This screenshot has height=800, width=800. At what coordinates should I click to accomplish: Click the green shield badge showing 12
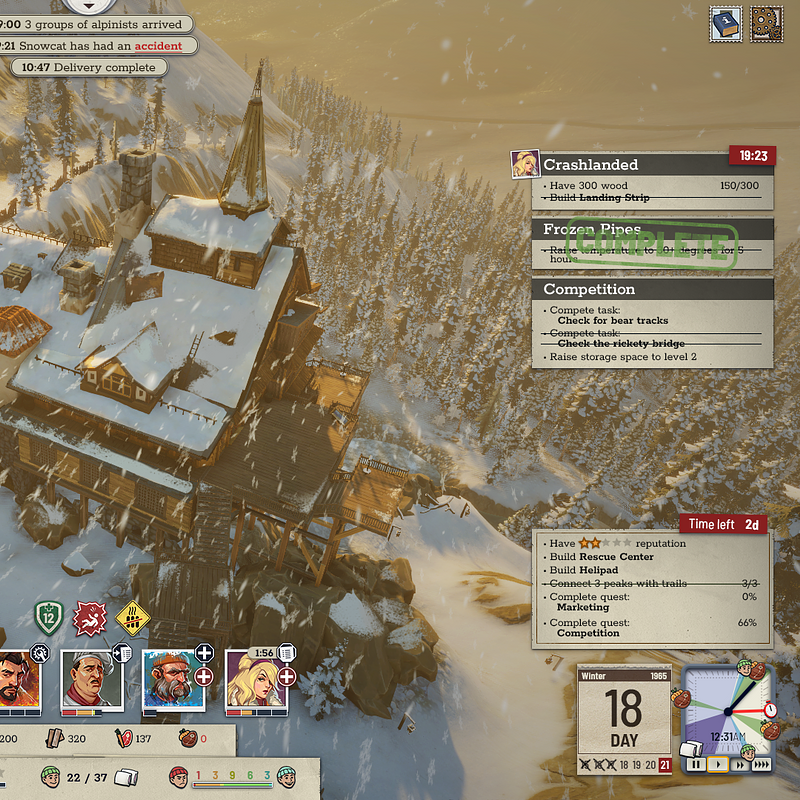click(x=49, y=619)
